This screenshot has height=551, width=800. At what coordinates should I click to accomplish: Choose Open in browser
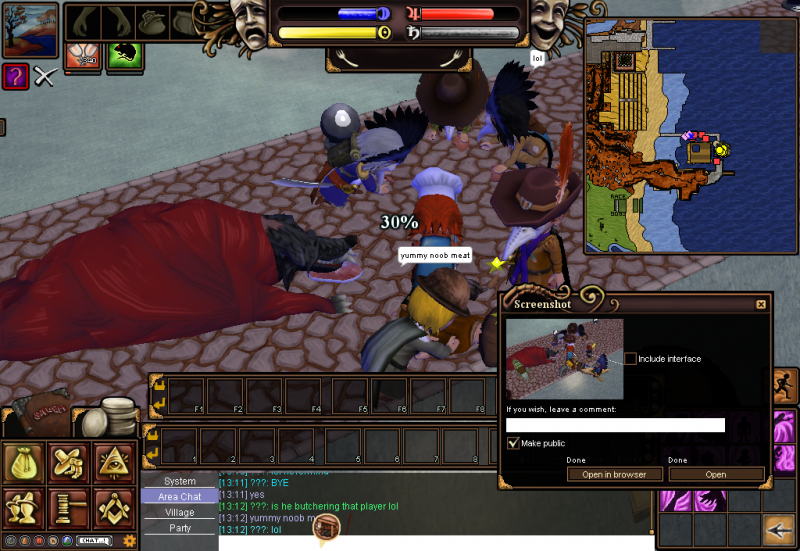pos(614,474)
